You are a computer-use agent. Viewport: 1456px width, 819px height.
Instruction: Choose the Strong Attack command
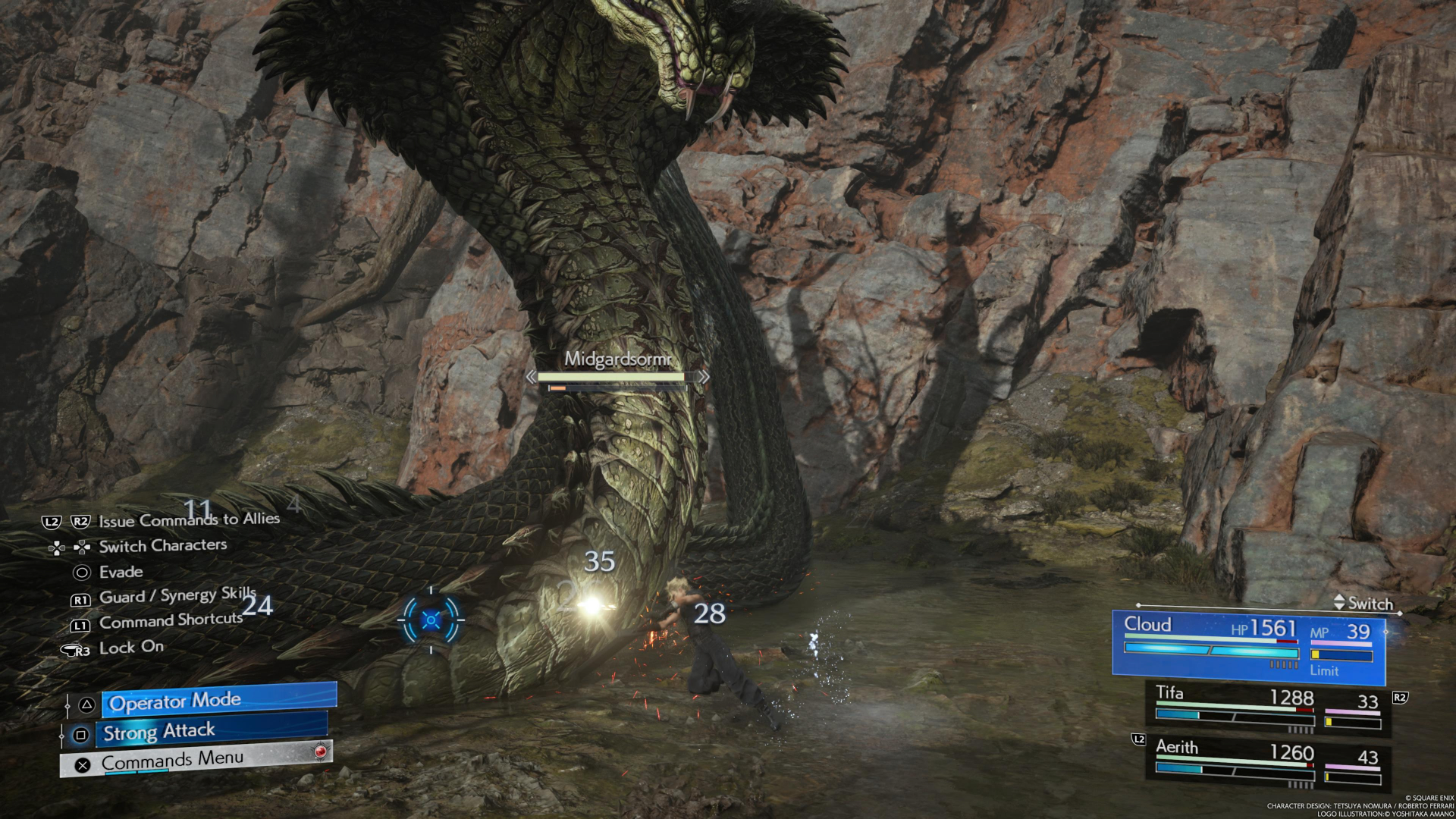click(x=212, y=732)
